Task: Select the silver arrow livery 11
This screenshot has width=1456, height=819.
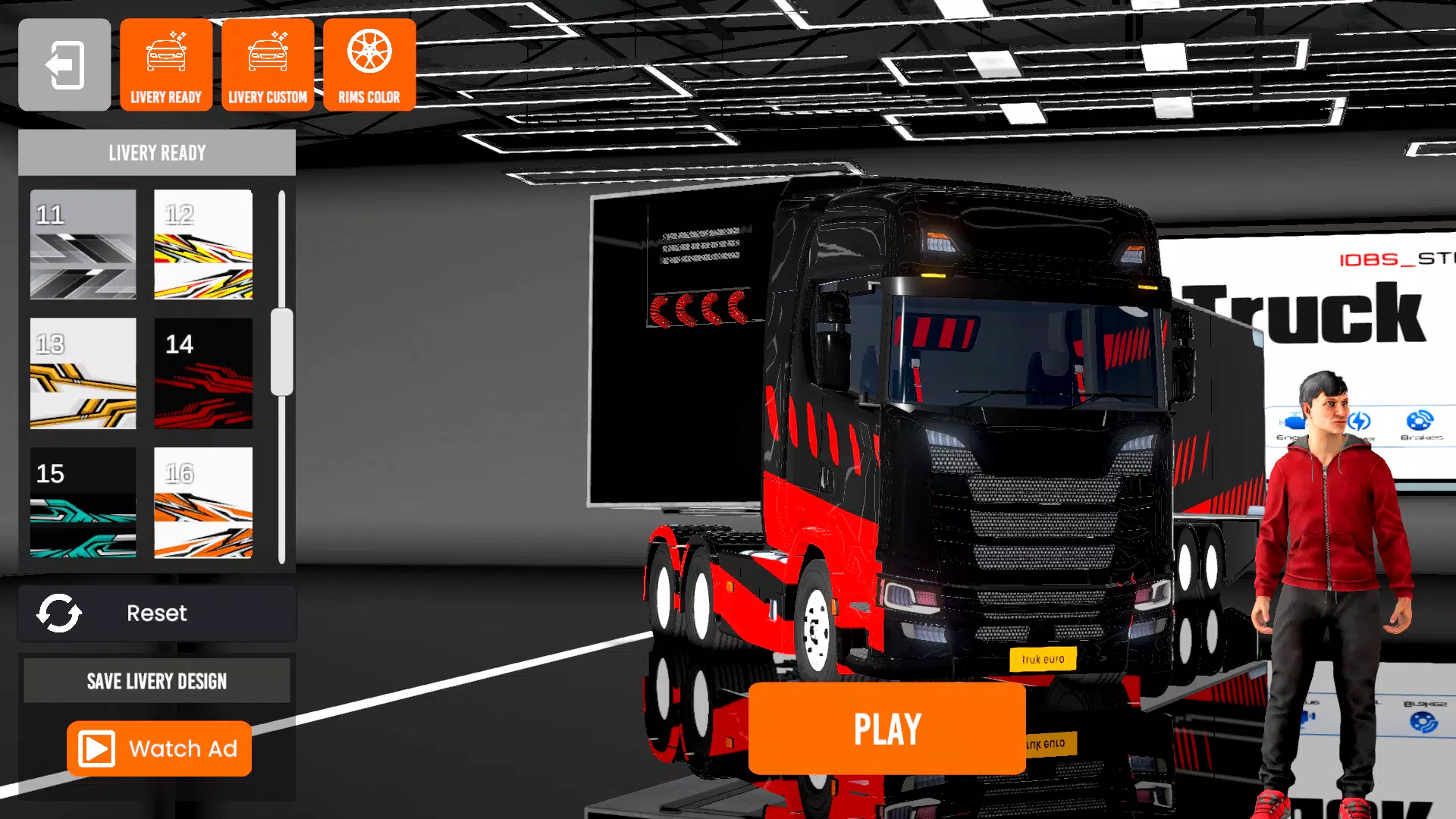Action: (83, 244)
